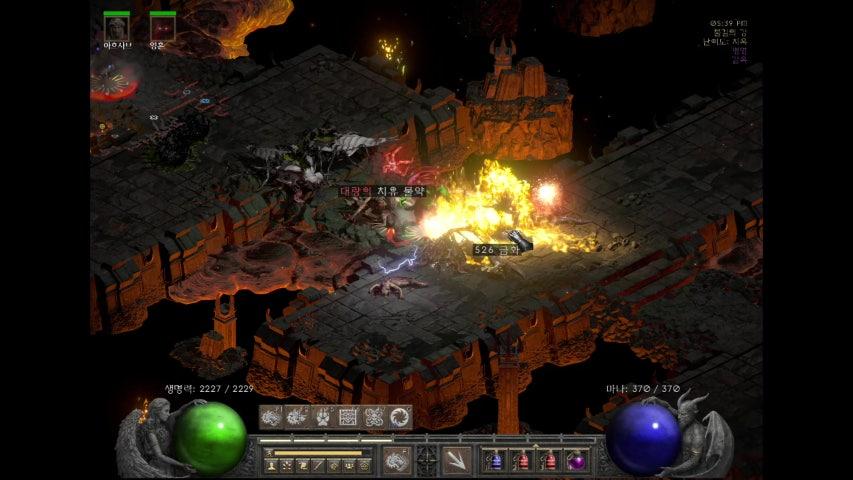Open the left mouse skill selector button
Image resolution: width=853 pixels, height=480 pixels.
pos(396,461)
